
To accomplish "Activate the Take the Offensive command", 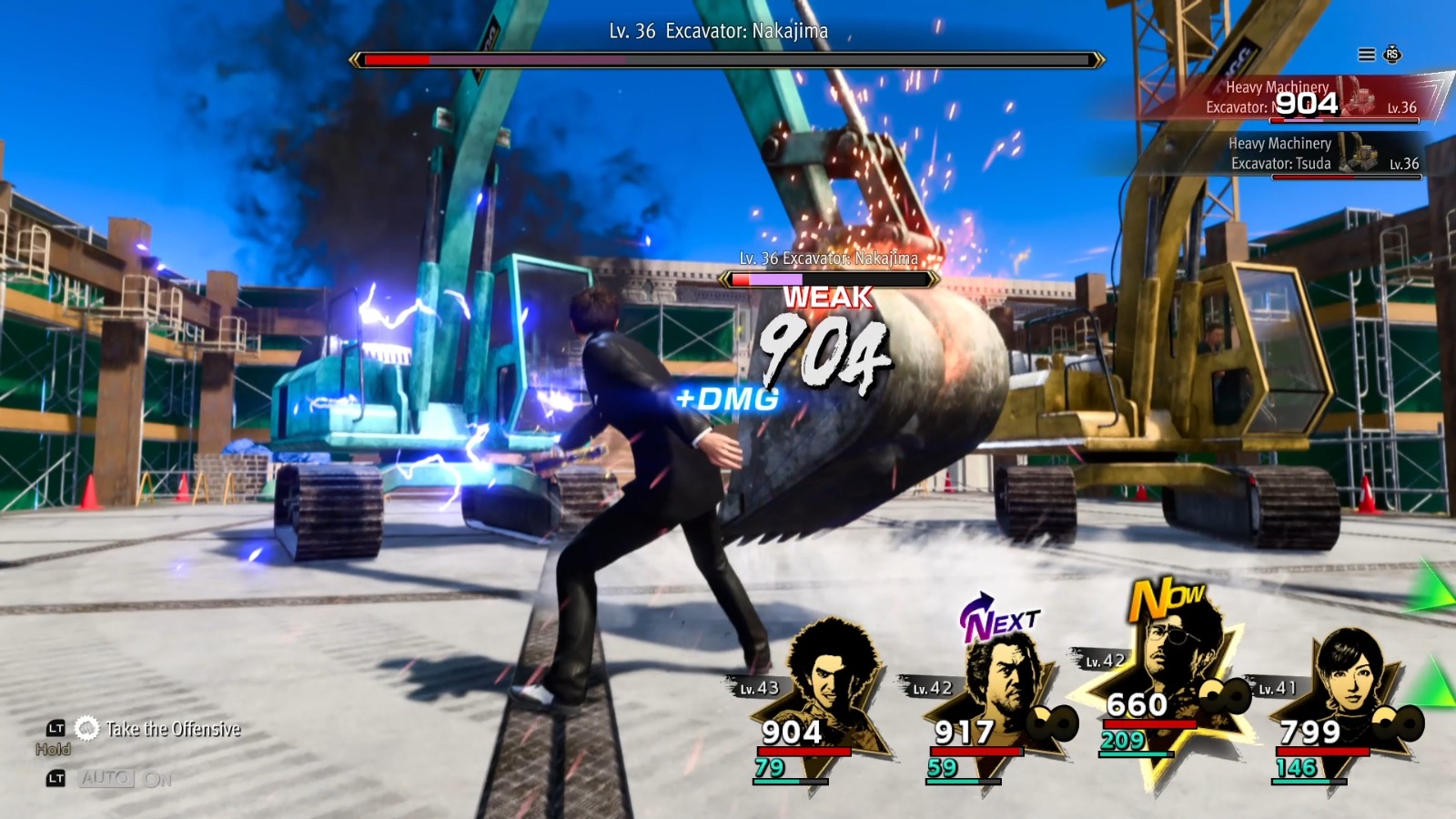I will [171, 729].
